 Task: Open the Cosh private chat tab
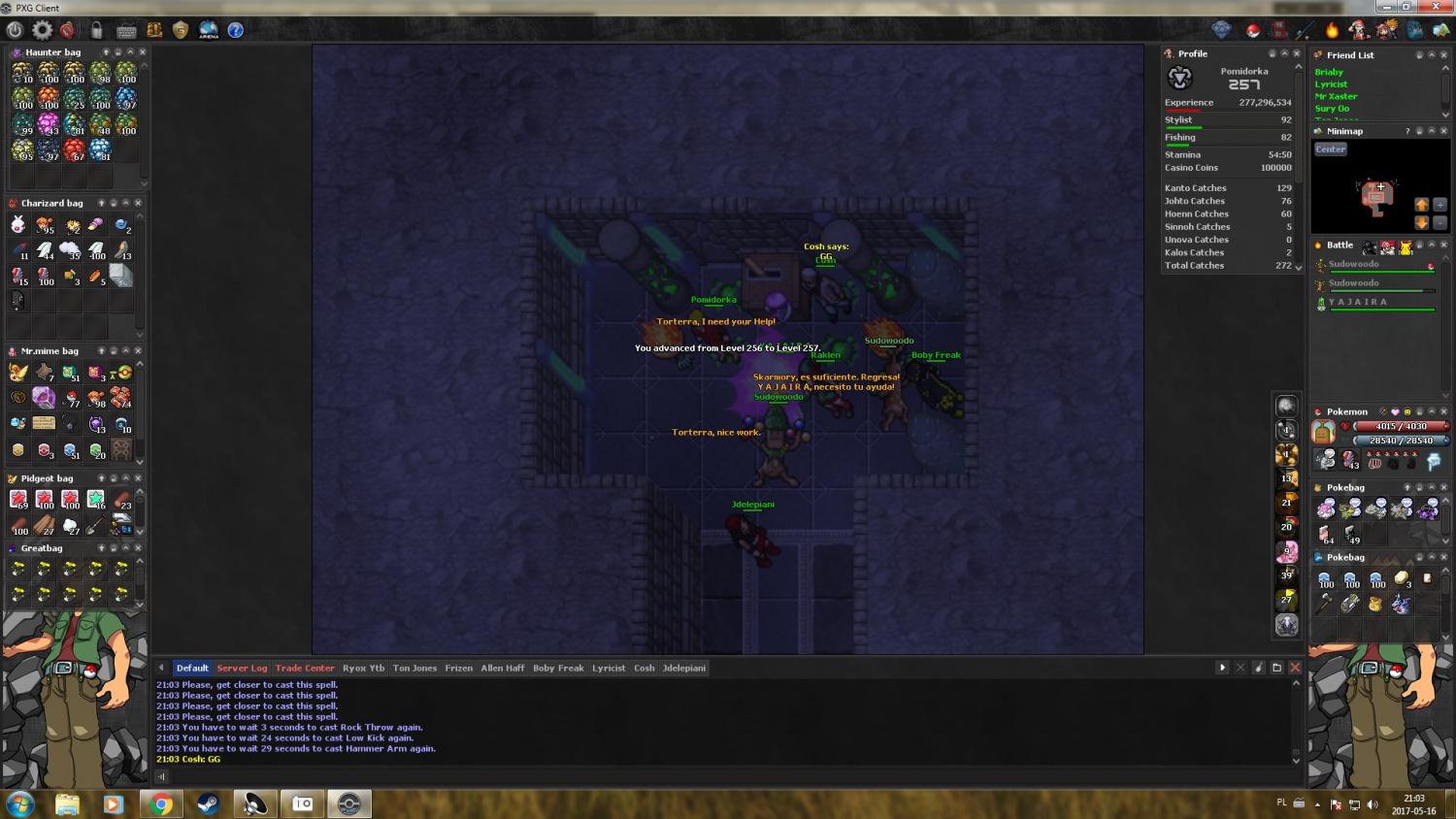(x=644, y=668)
